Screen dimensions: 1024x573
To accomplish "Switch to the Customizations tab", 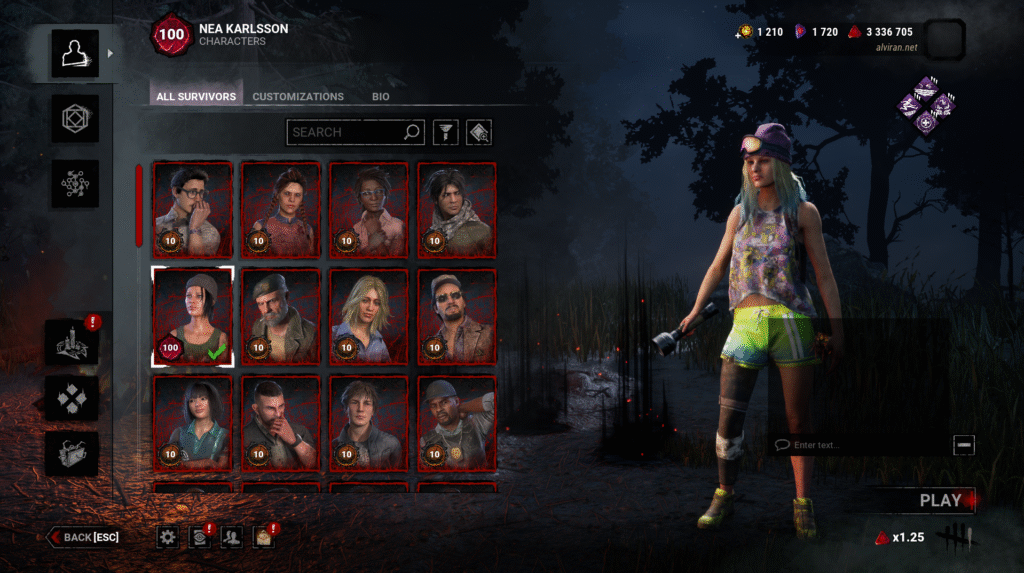I will (298, 97).
